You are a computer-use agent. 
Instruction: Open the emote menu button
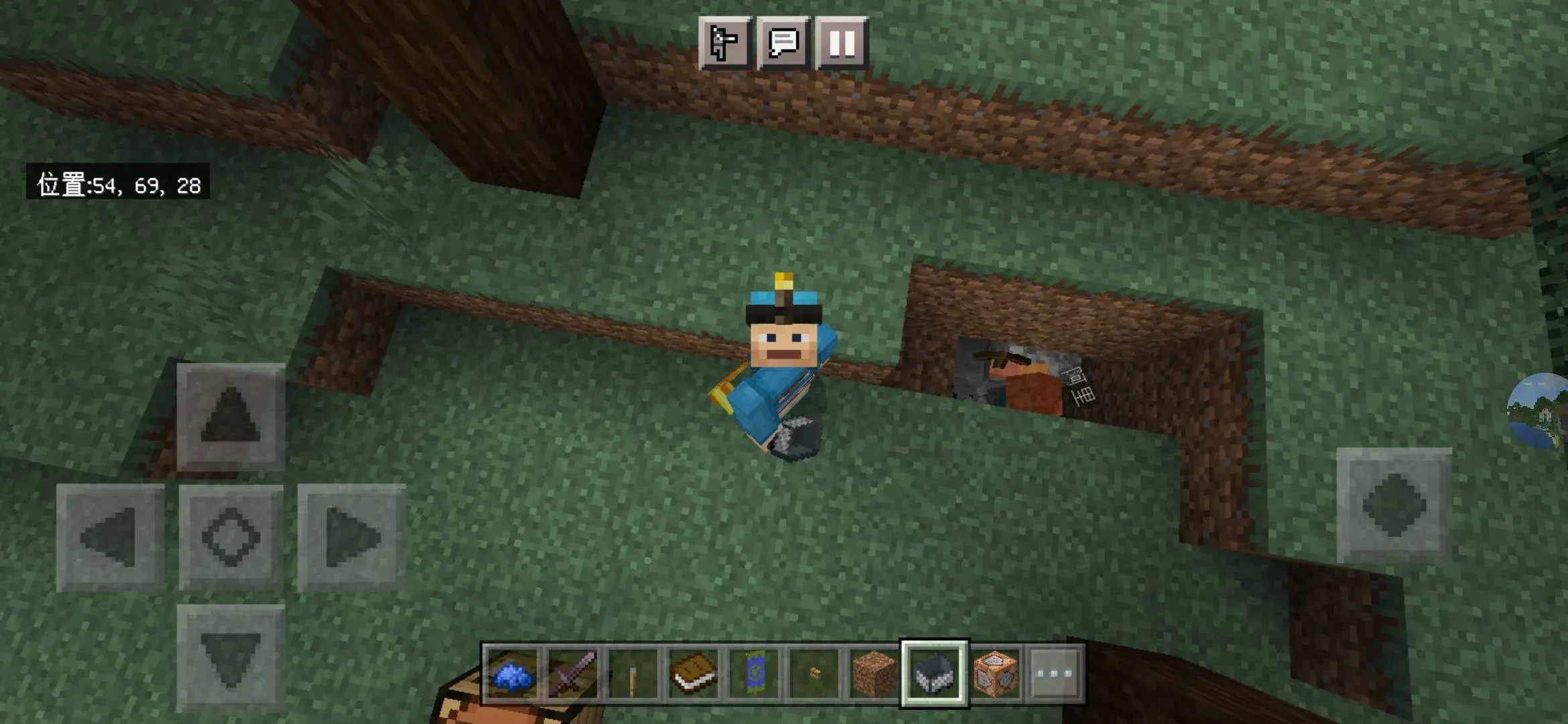click(724, 44)
